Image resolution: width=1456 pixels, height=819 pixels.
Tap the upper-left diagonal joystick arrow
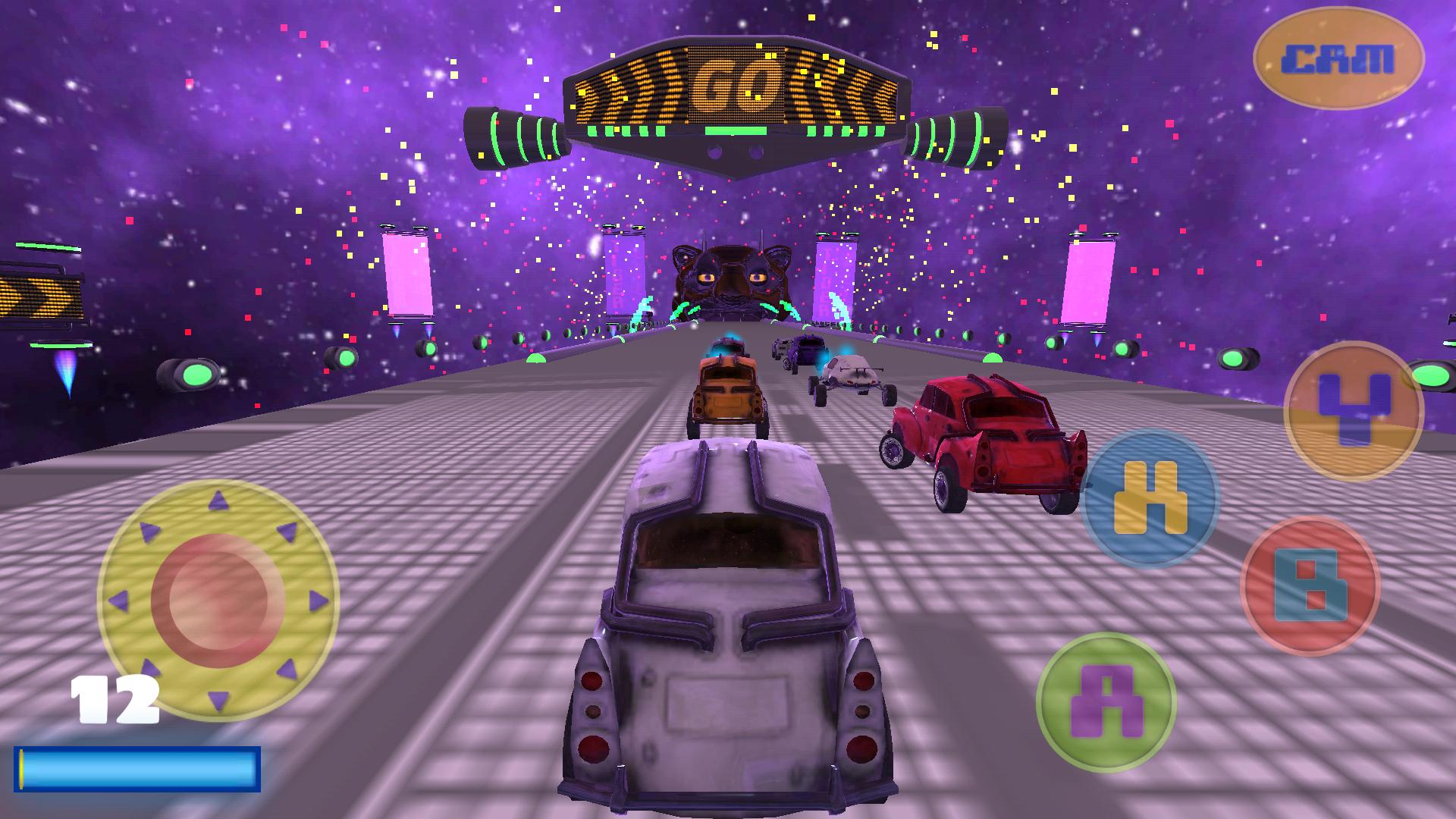[x=149, y=531]
